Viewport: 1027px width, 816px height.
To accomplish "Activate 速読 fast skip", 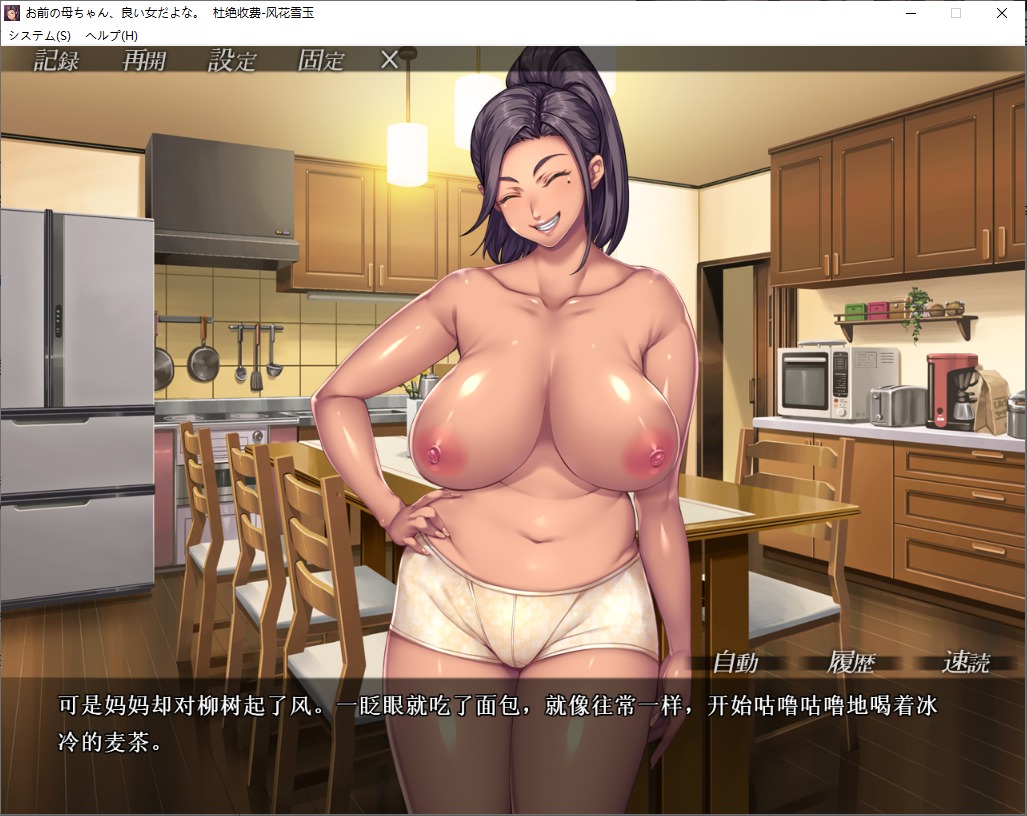I will (966, 662).
